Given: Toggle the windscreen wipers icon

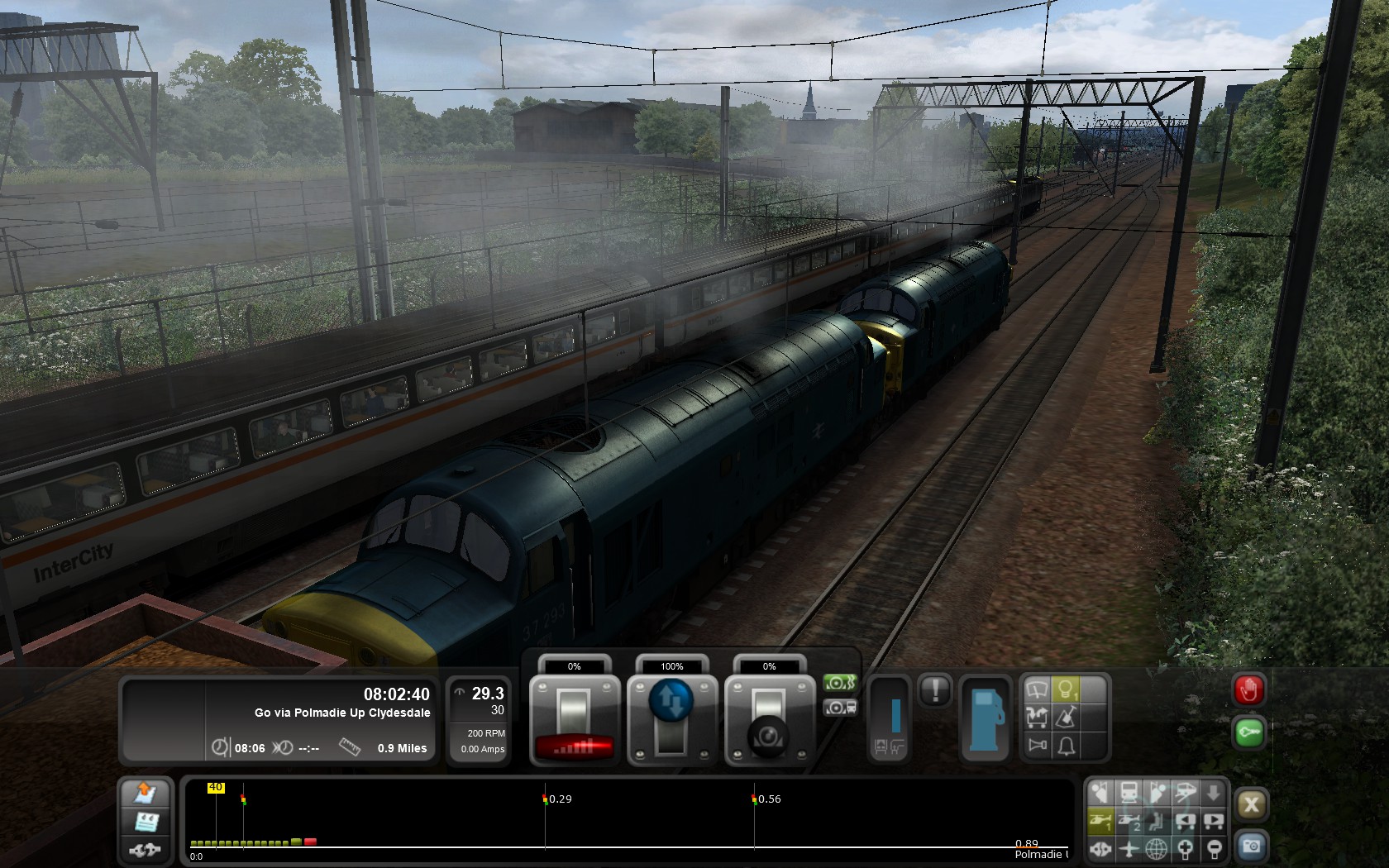Looking at the screenshot, I should click(x=1037, y=689).
